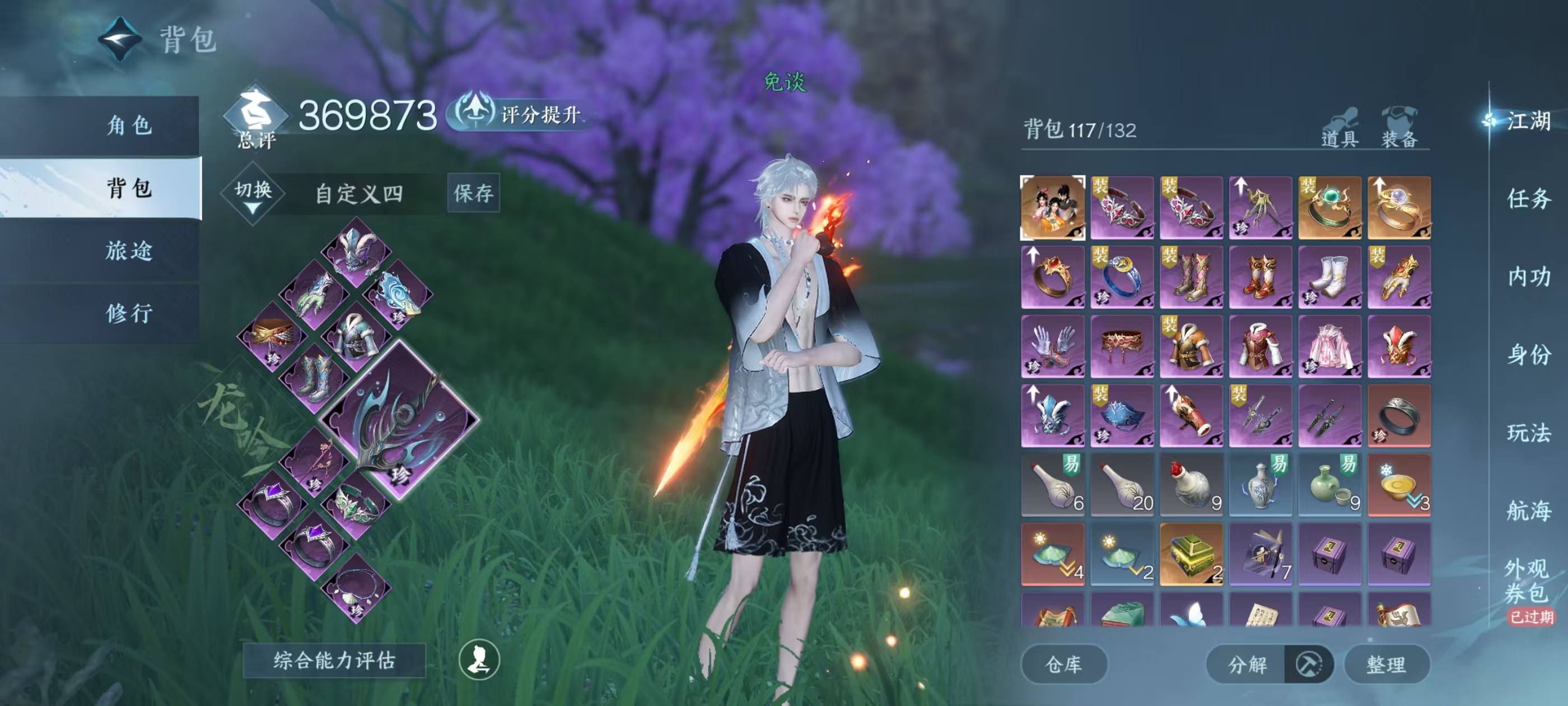
Task: Select the equipped large weapon slot
Action: pos(399,421)
